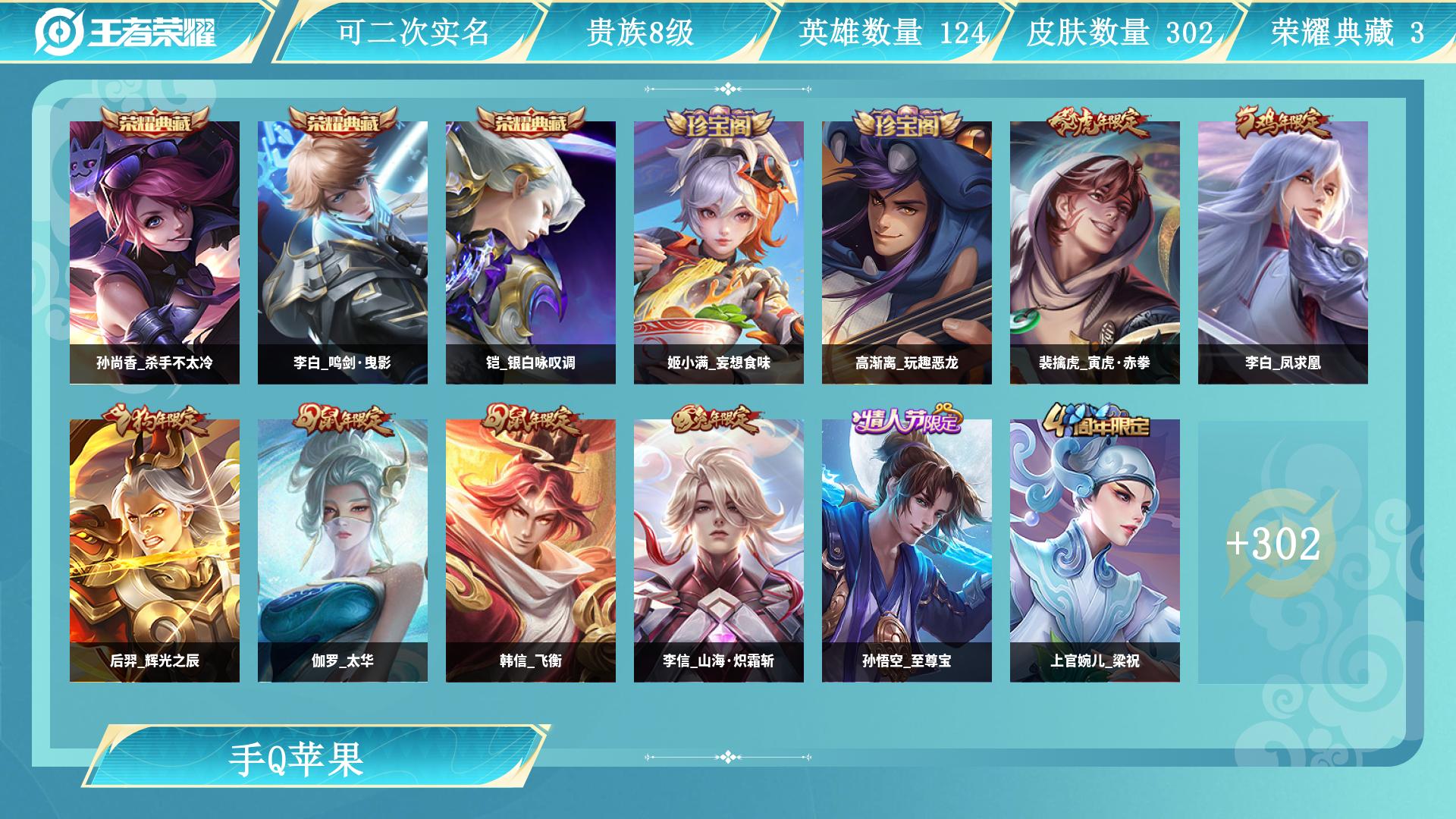Select the 荣耀典藏 3 banner

(x=1347, y=33)
